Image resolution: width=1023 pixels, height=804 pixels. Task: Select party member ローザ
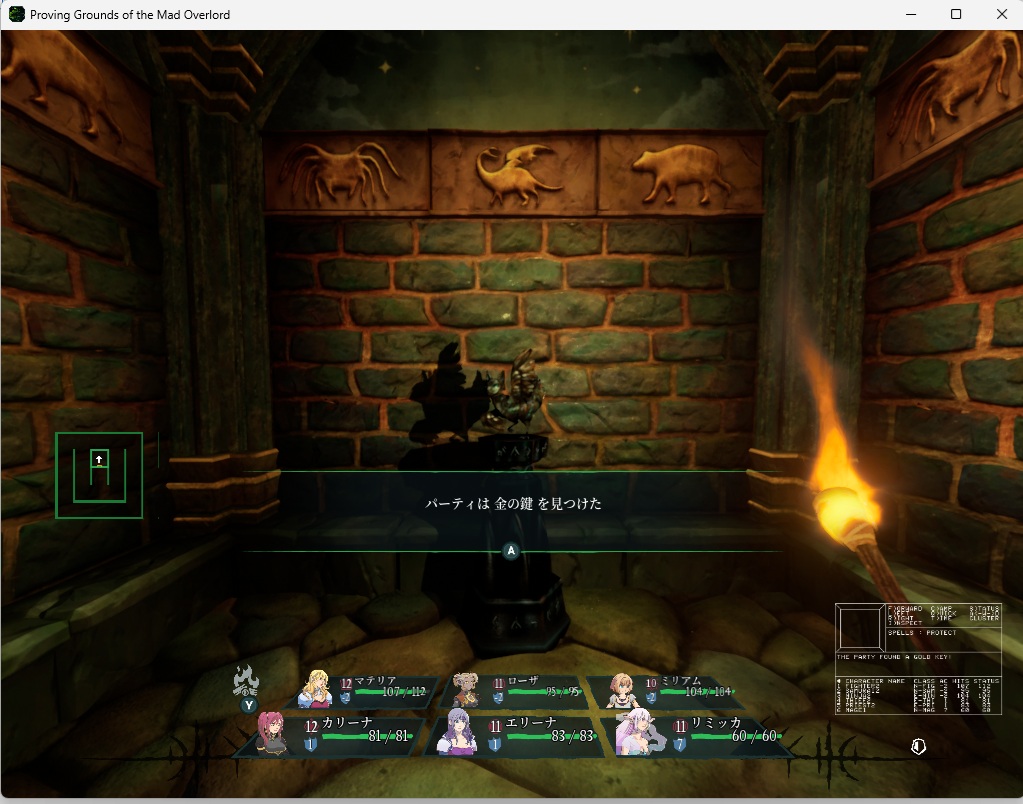coord(516,690)
